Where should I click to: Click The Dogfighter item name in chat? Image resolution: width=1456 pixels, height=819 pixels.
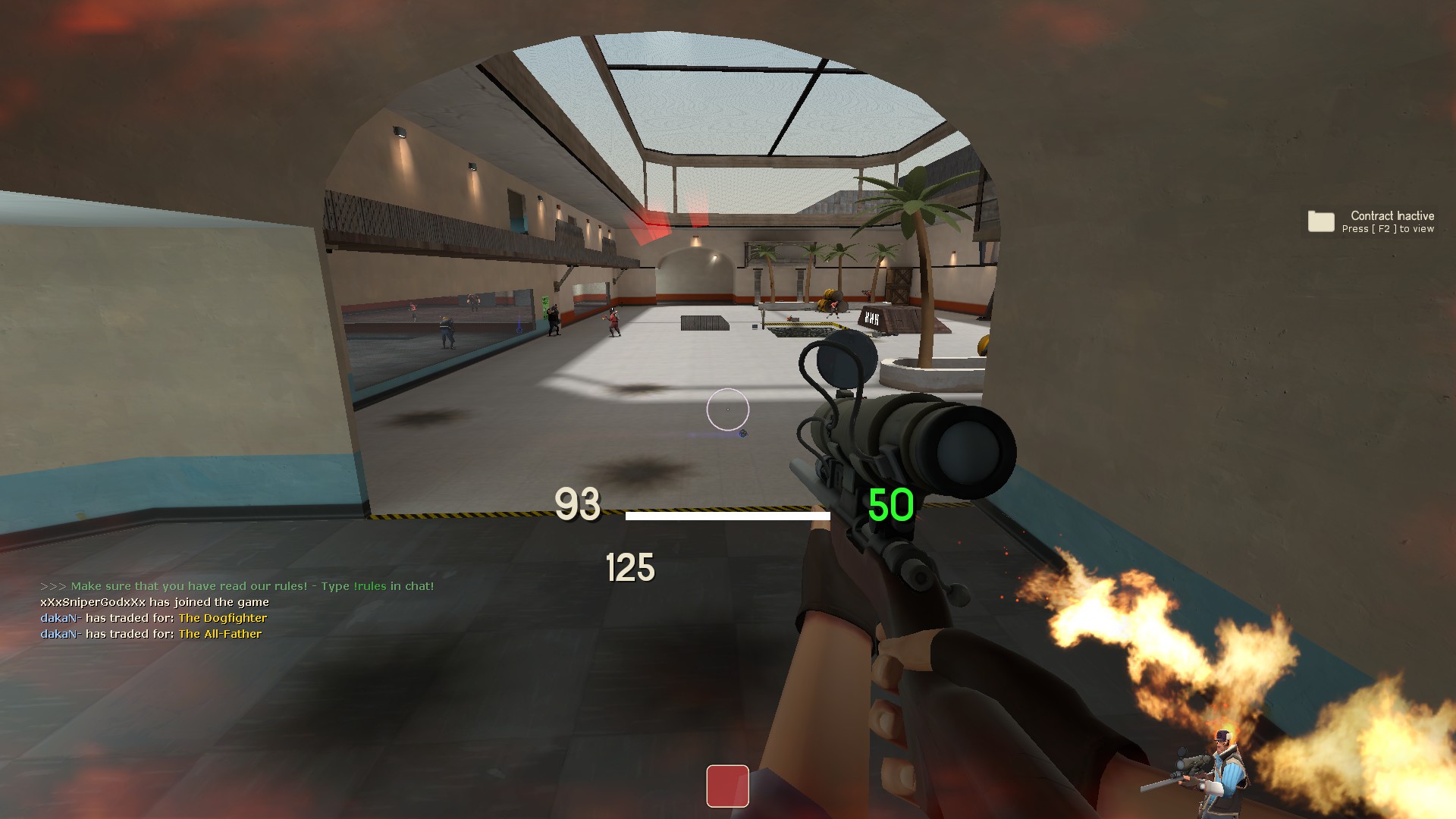coord(222,618)
